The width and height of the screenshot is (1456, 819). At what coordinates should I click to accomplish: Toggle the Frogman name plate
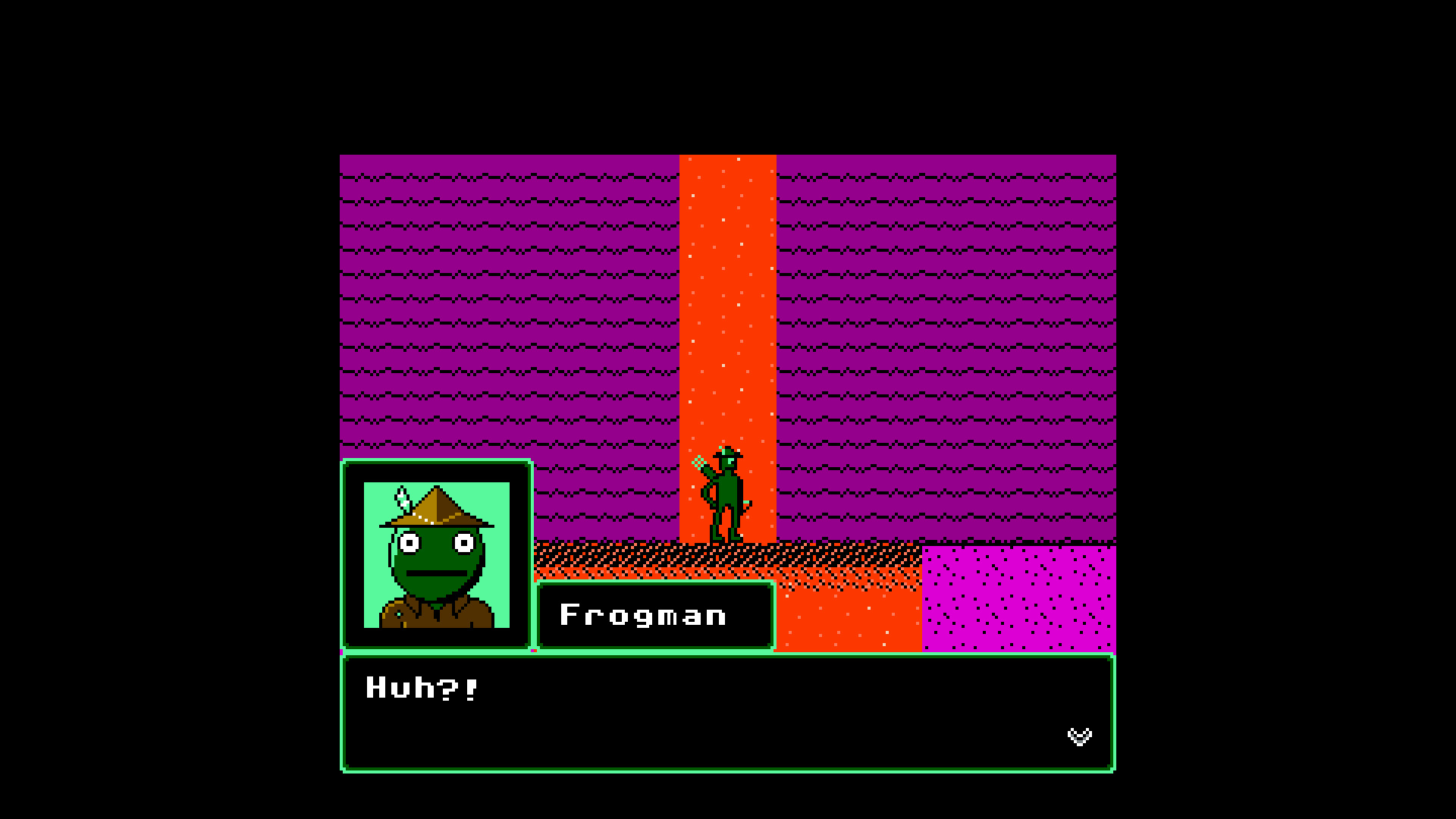pyautogui.click(x=654, y=614)
